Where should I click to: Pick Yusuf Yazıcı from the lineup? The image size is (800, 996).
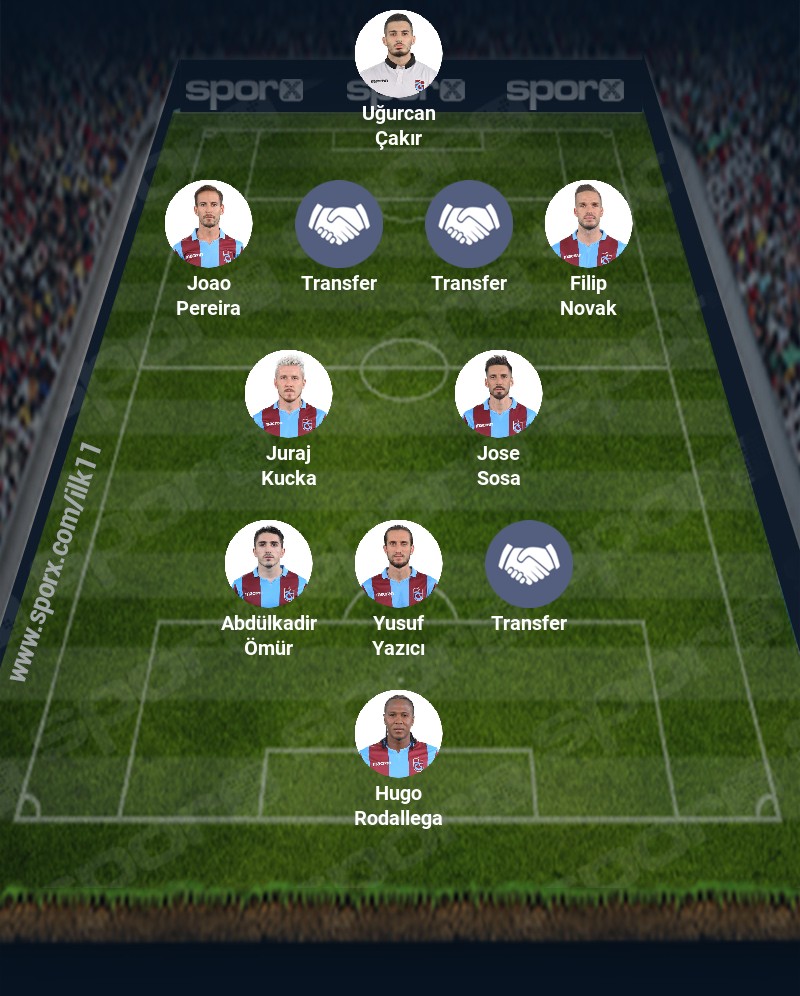[398, 564]
